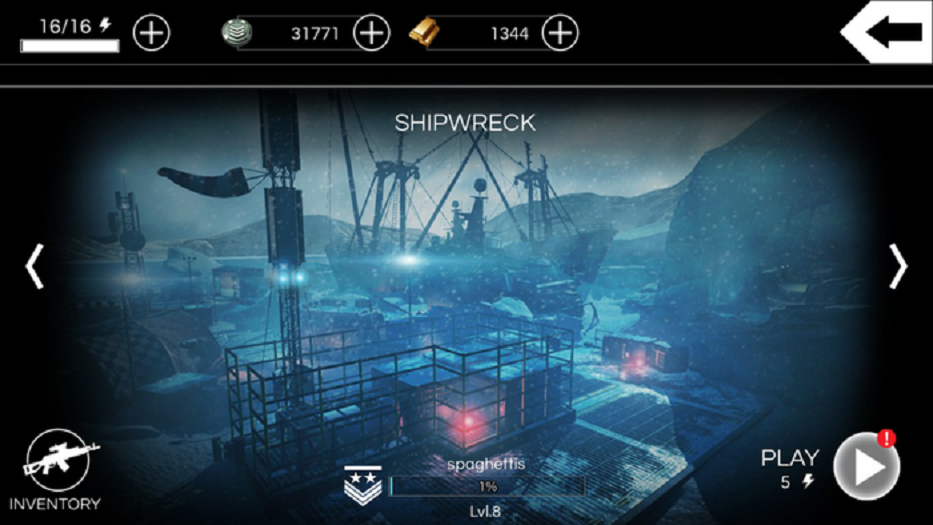Add more energy with the plus button
This screenshot has width=933, height=525.
[152, 33]
